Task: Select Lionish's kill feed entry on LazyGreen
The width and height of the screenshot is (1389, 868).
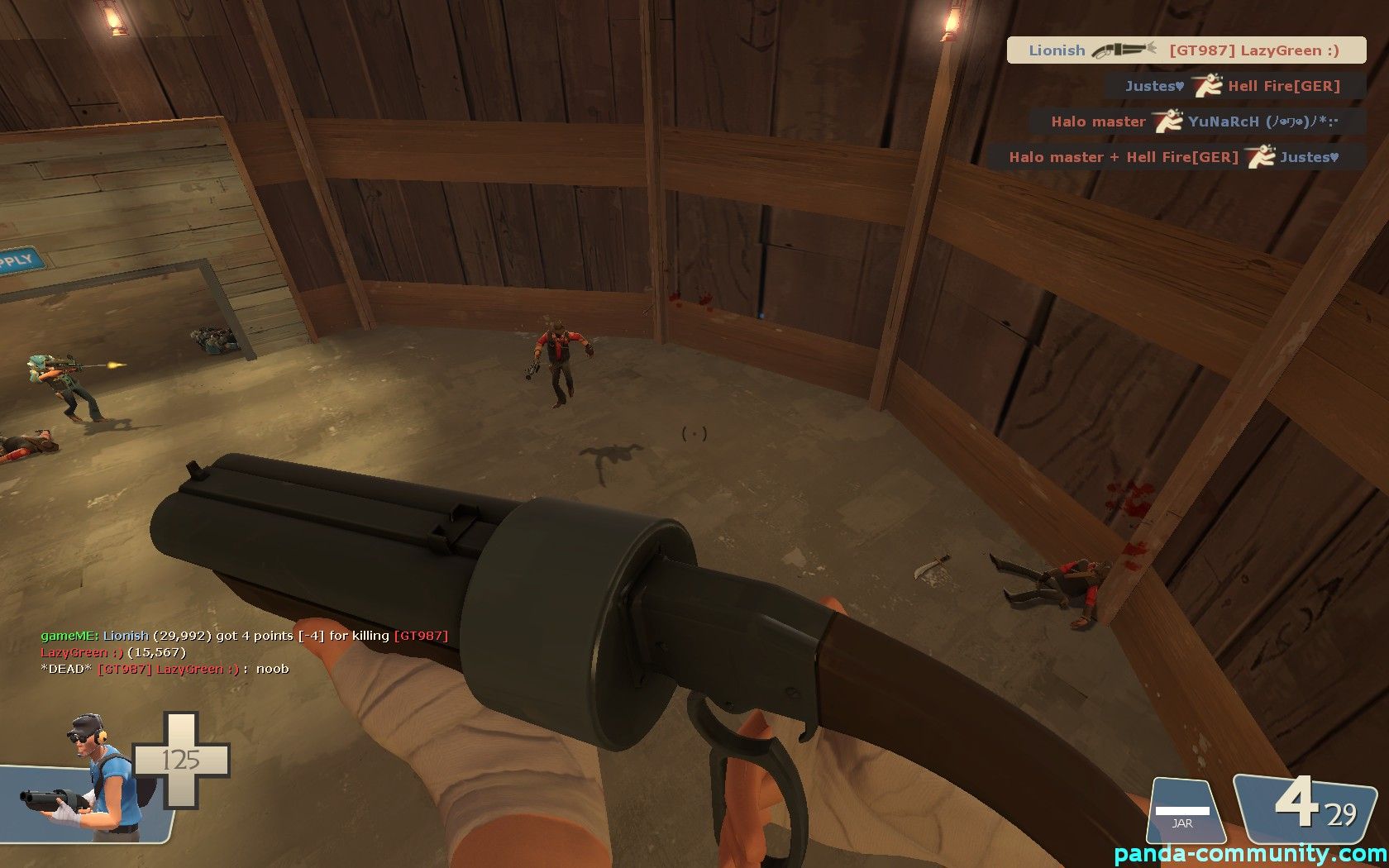Action: (1186, 50)
